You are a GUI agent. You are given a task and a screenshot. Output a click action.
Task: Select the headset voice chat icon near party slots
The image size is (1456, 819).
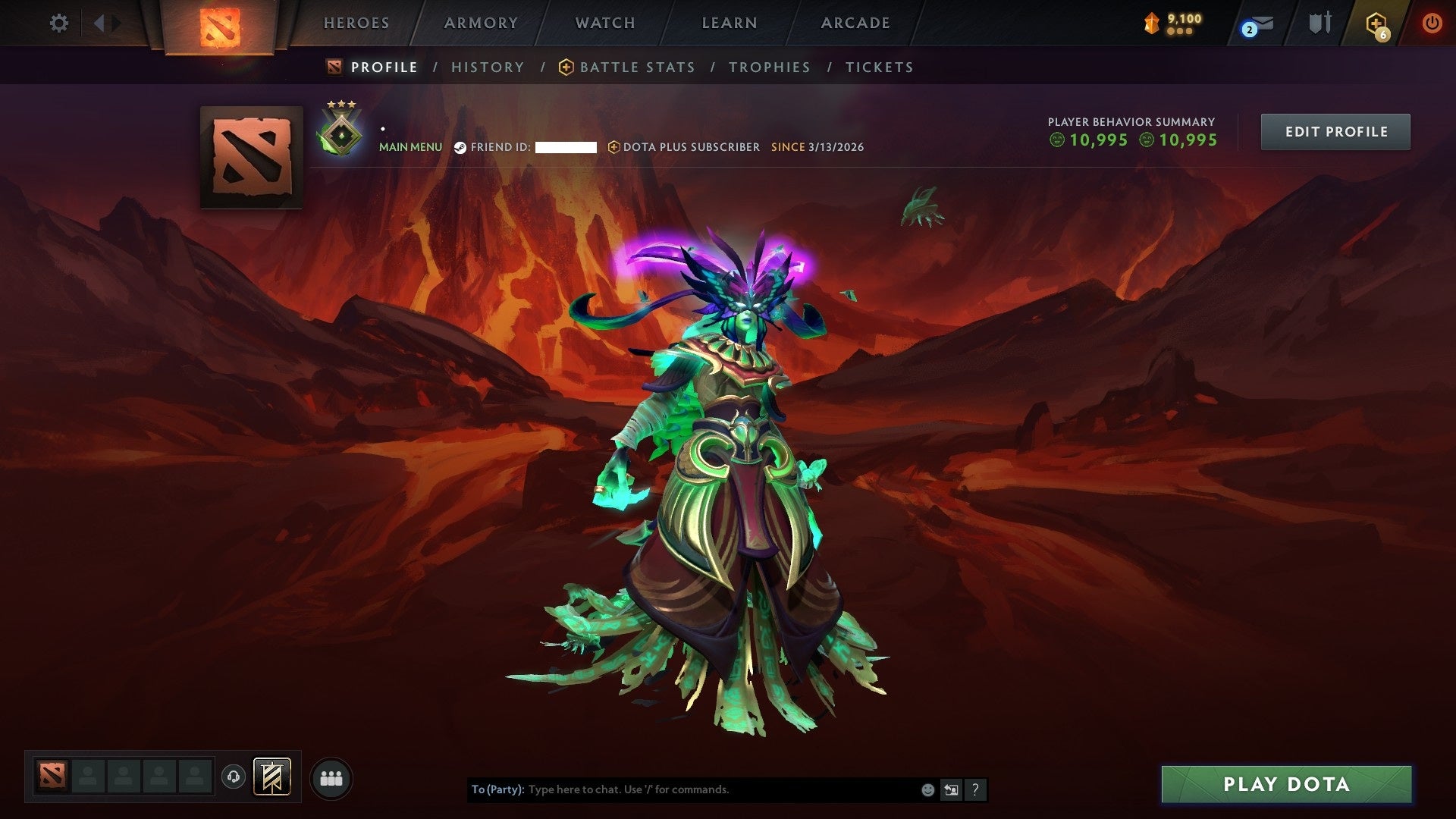tap(234, 777)
